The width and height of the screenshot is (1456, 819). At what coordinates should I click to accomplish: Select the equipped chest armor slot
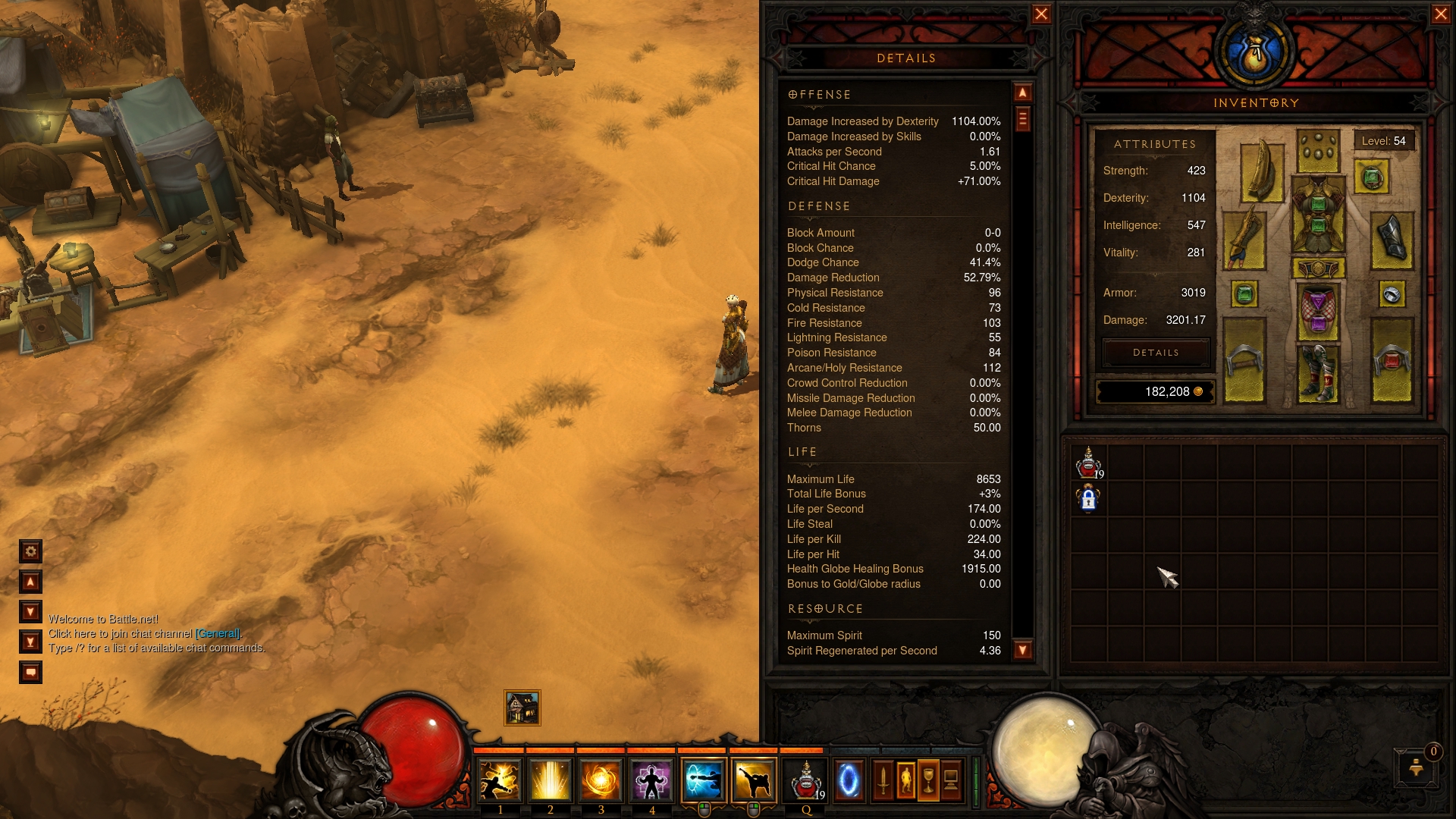tap(1318, 215)
